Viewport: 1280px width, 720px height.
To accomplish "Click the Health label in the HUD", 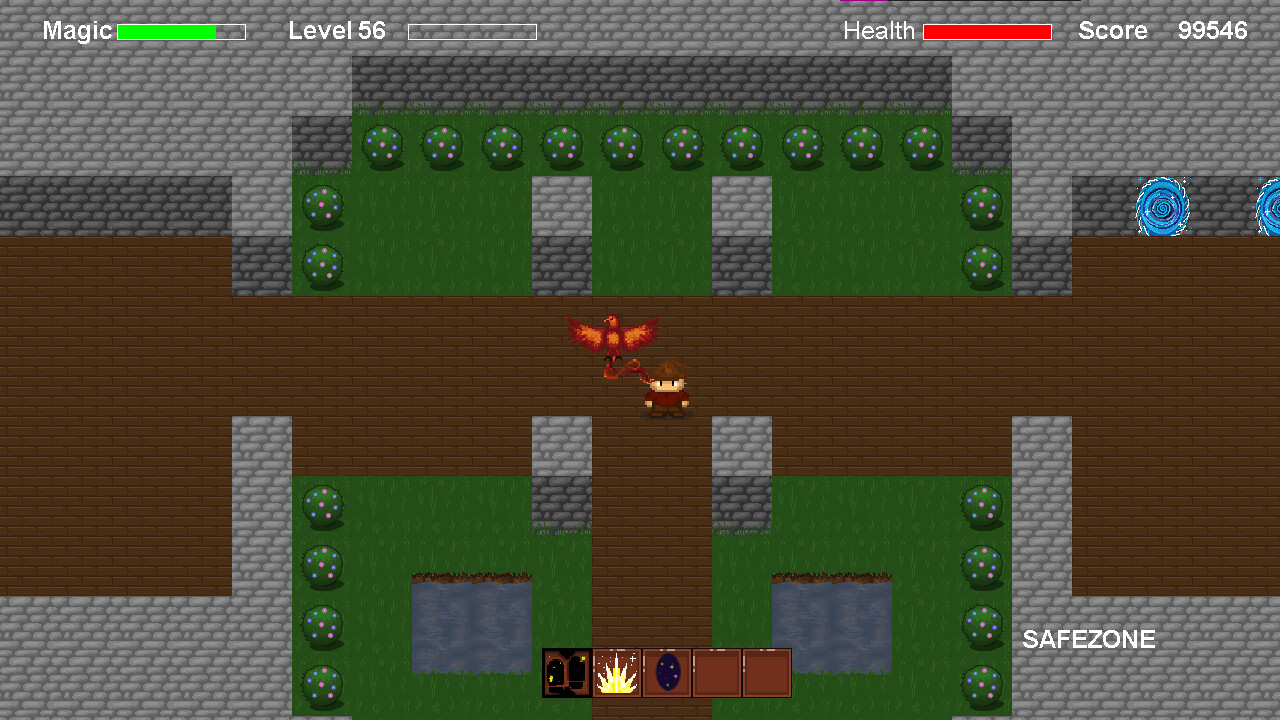I will click(880, 31).
